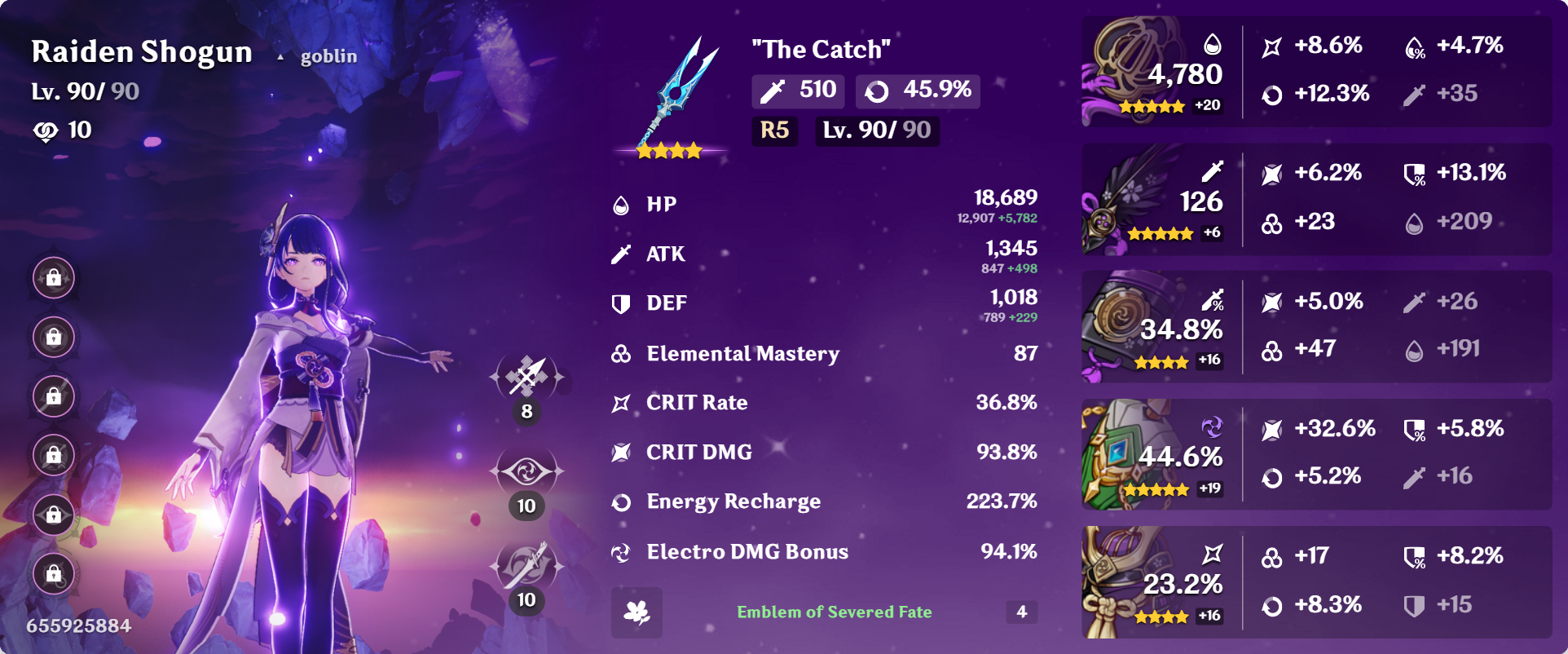Click the goblin nickname label

coord(327,55)
